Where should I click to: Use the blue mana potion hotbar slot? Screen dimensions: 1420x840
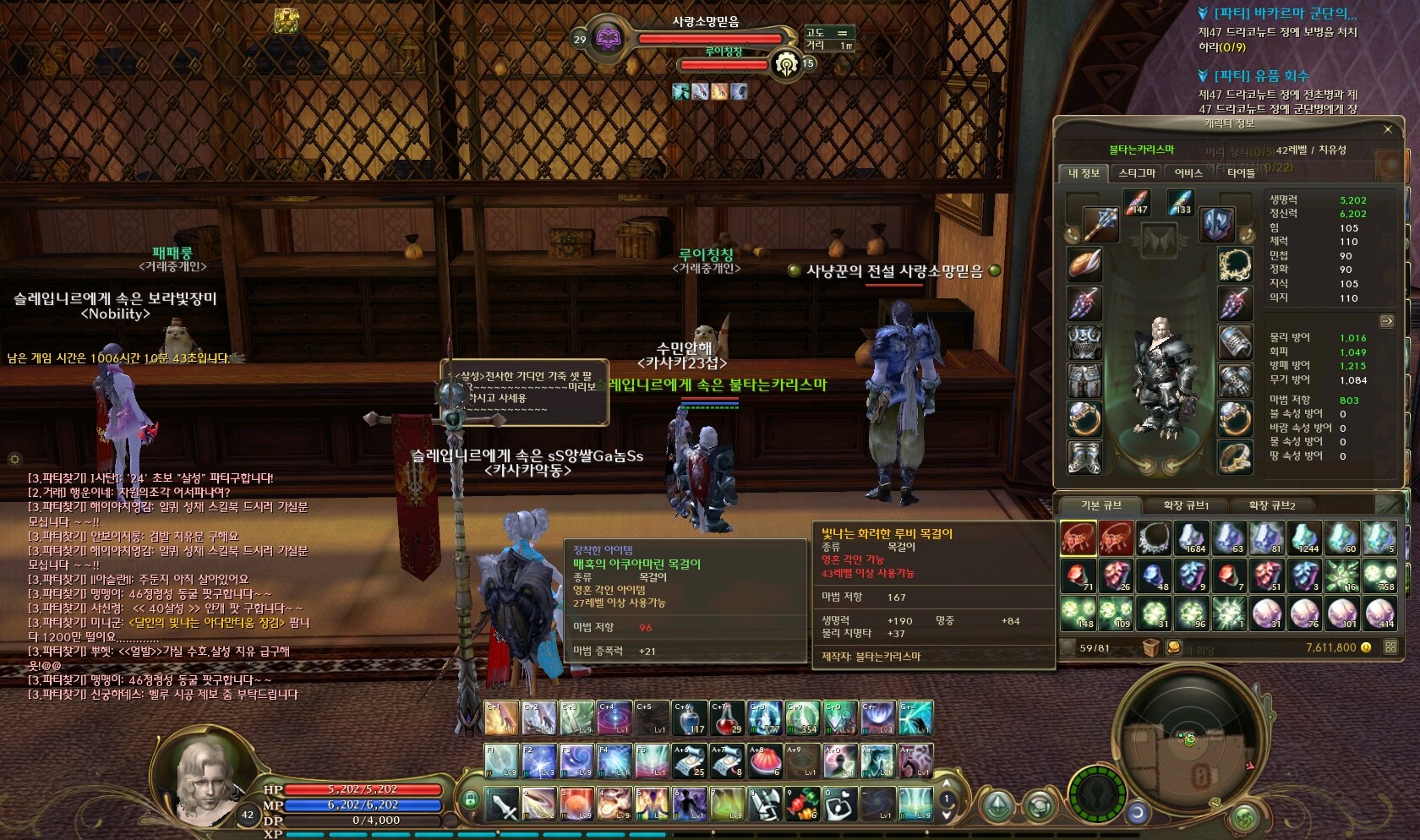coord(690,717)
